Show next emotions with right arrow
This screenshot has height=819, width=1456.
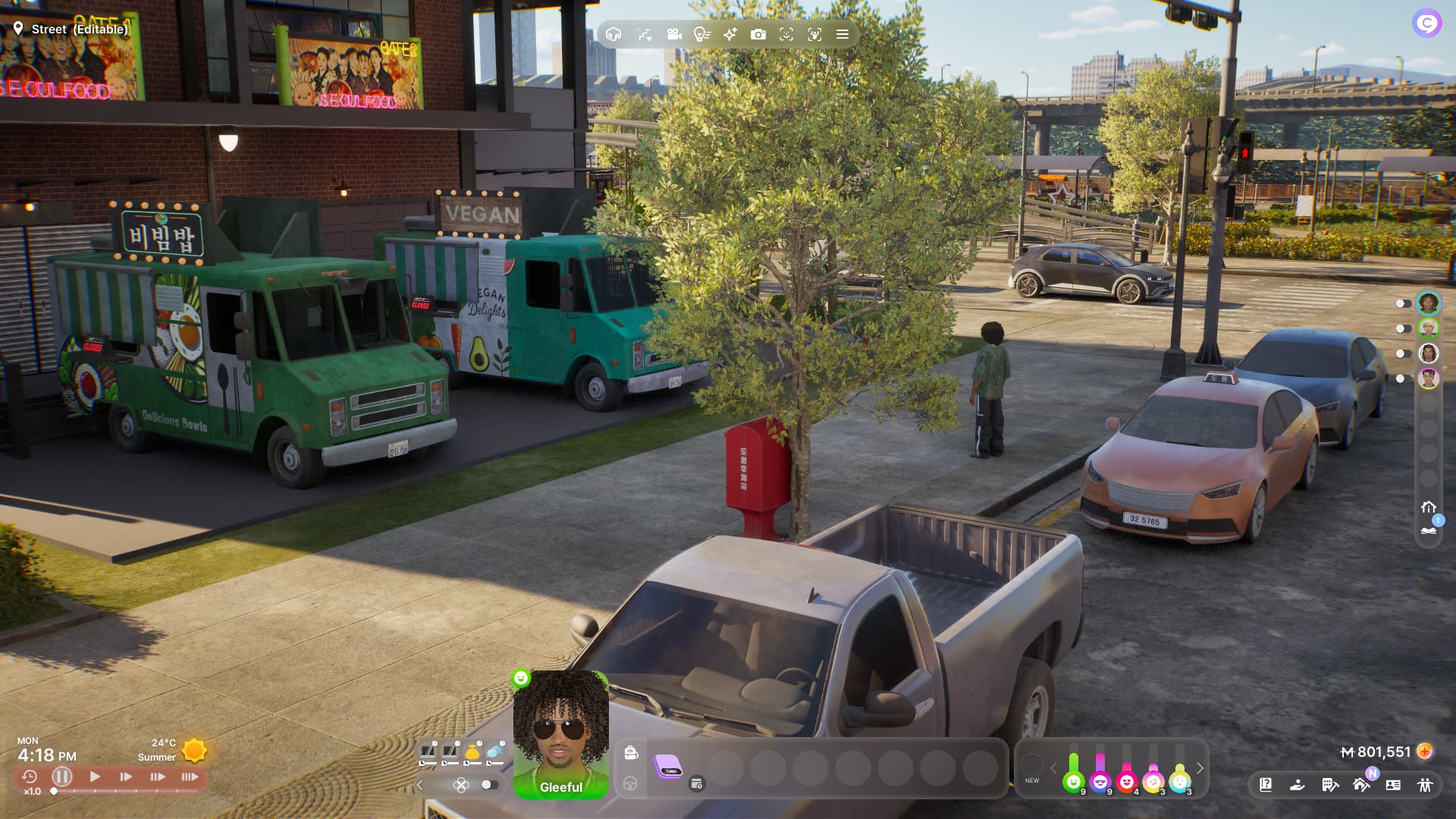pos(1200,768)
